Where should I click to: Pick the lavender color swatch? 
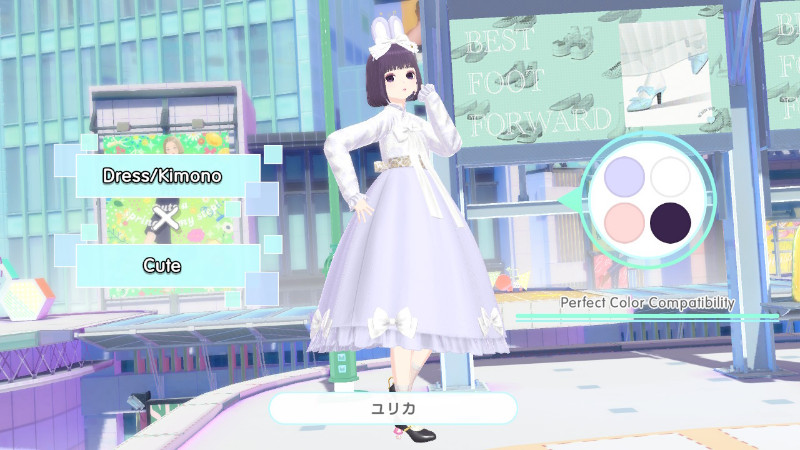pos(624,178)
